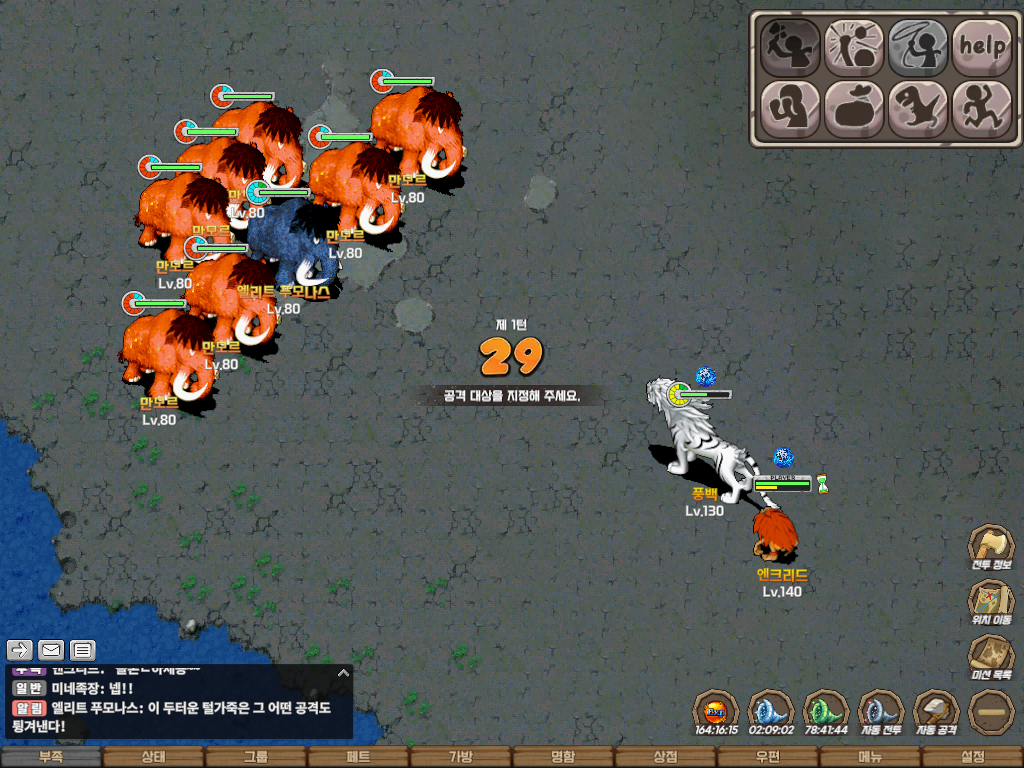Switch to the 부족 tab
1024x768 pixels.
click(51, 757)
